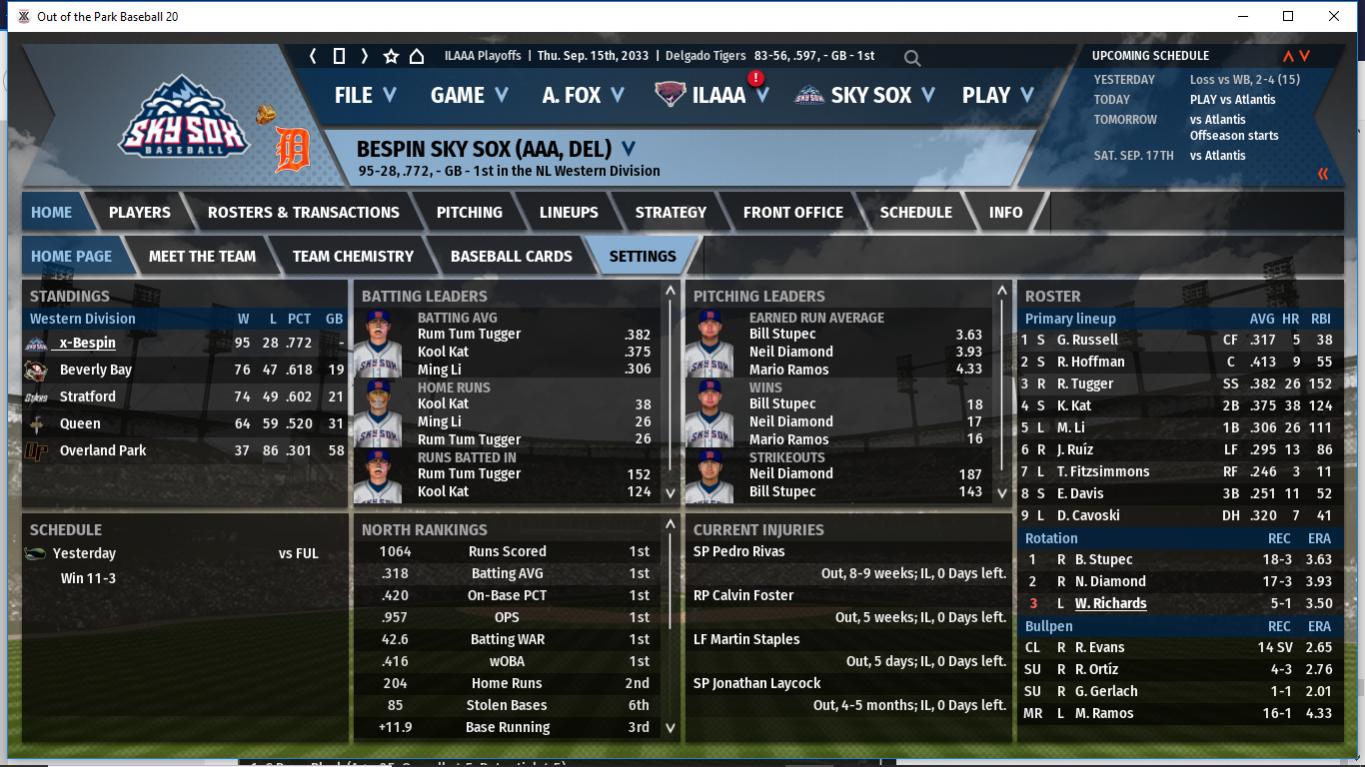Open the ILAAA league menu

[718, 95]
